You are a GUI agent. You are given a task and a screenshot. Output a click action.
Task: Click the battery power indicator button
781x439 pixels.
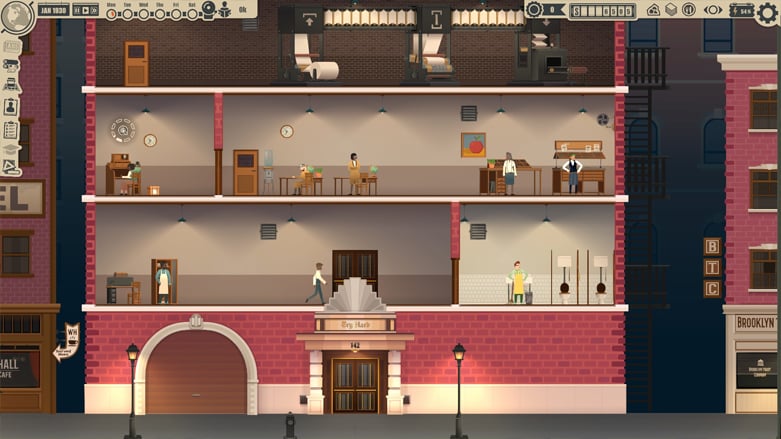coord(740,9)
